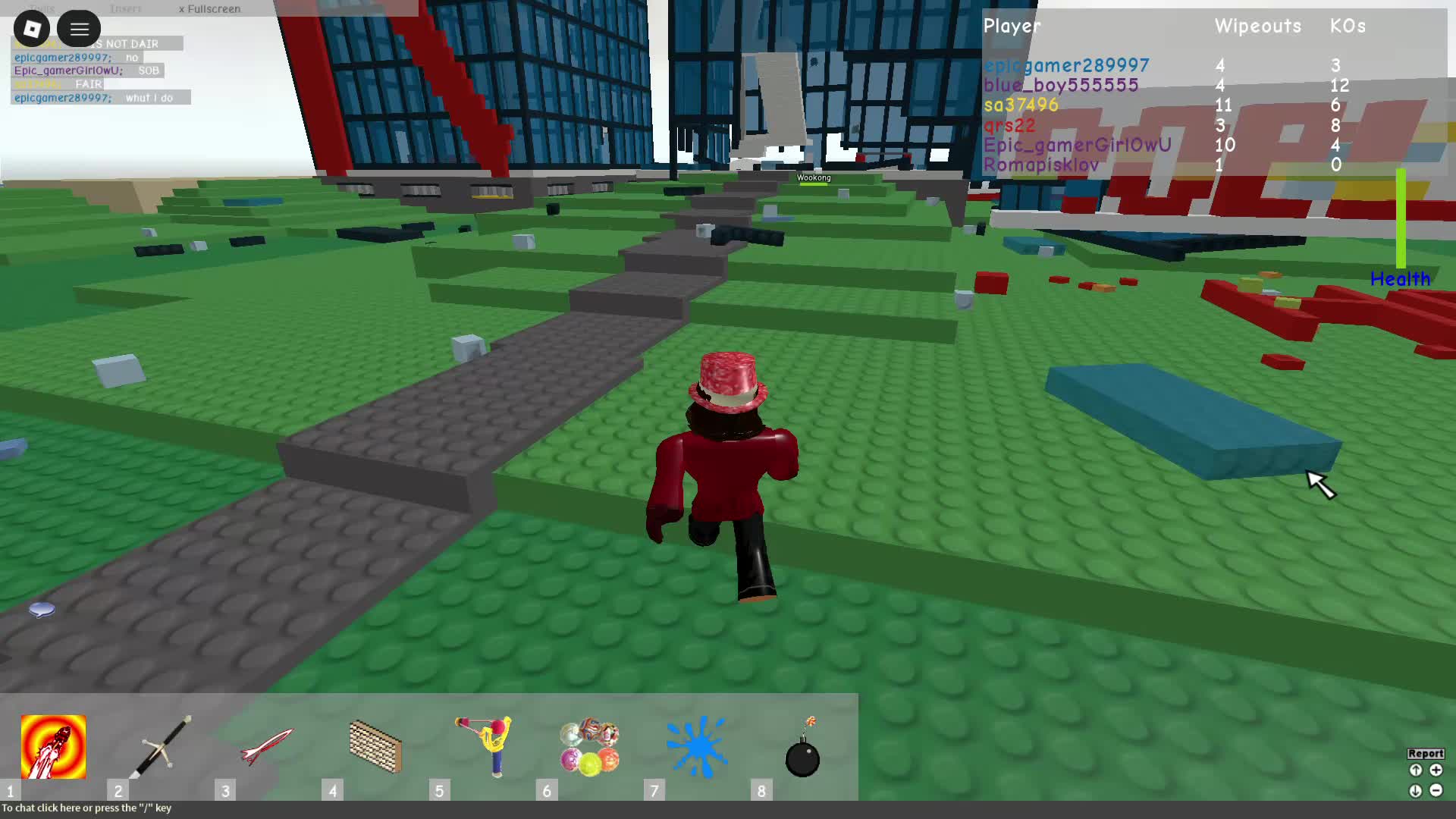This screenshot has width=1456, height=819.
Task: Open the hamburger menu icon
Action: 79,28
